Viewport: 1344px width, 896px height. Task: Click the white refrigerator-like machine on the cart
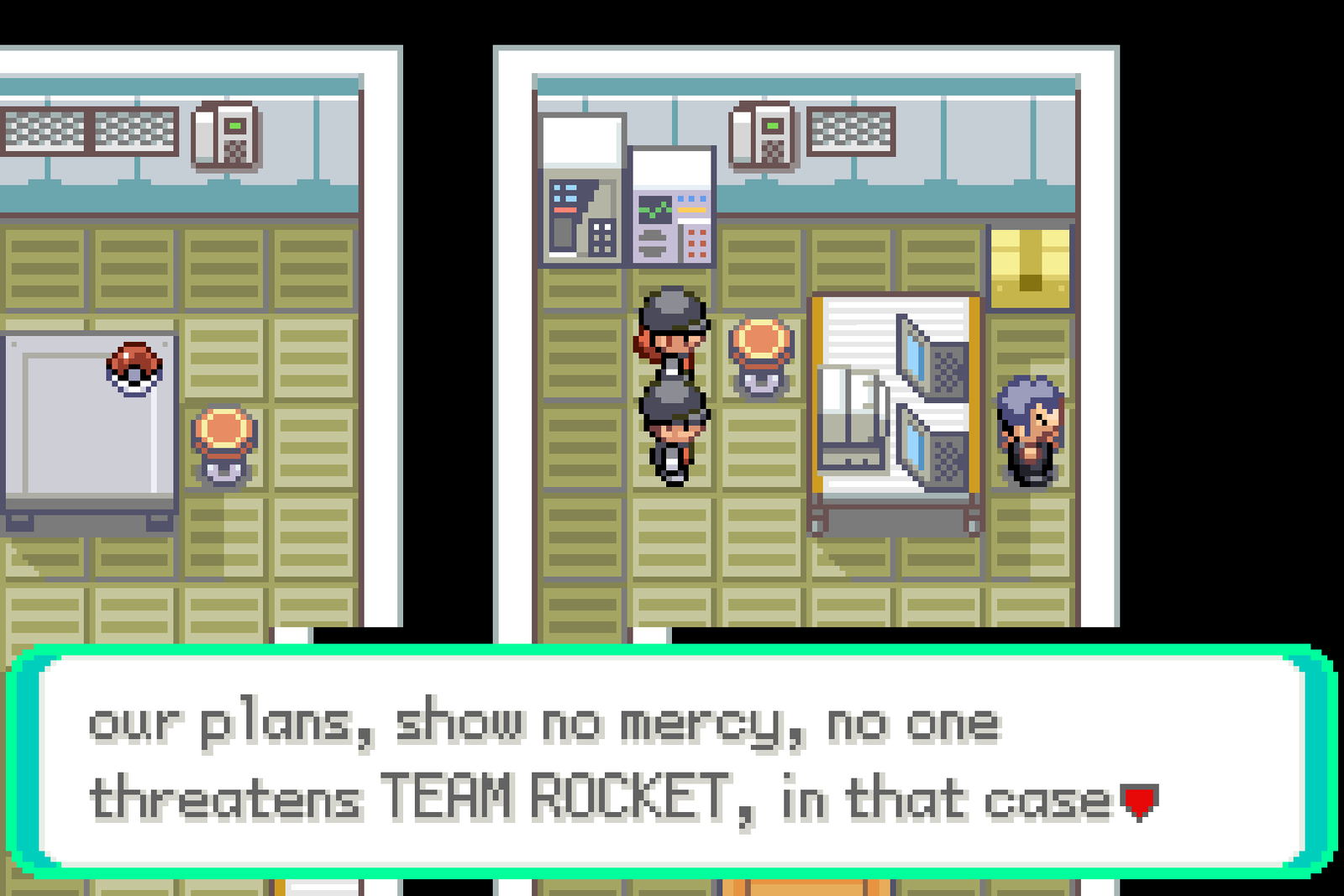pyautogui.click(x=848, y=416)
